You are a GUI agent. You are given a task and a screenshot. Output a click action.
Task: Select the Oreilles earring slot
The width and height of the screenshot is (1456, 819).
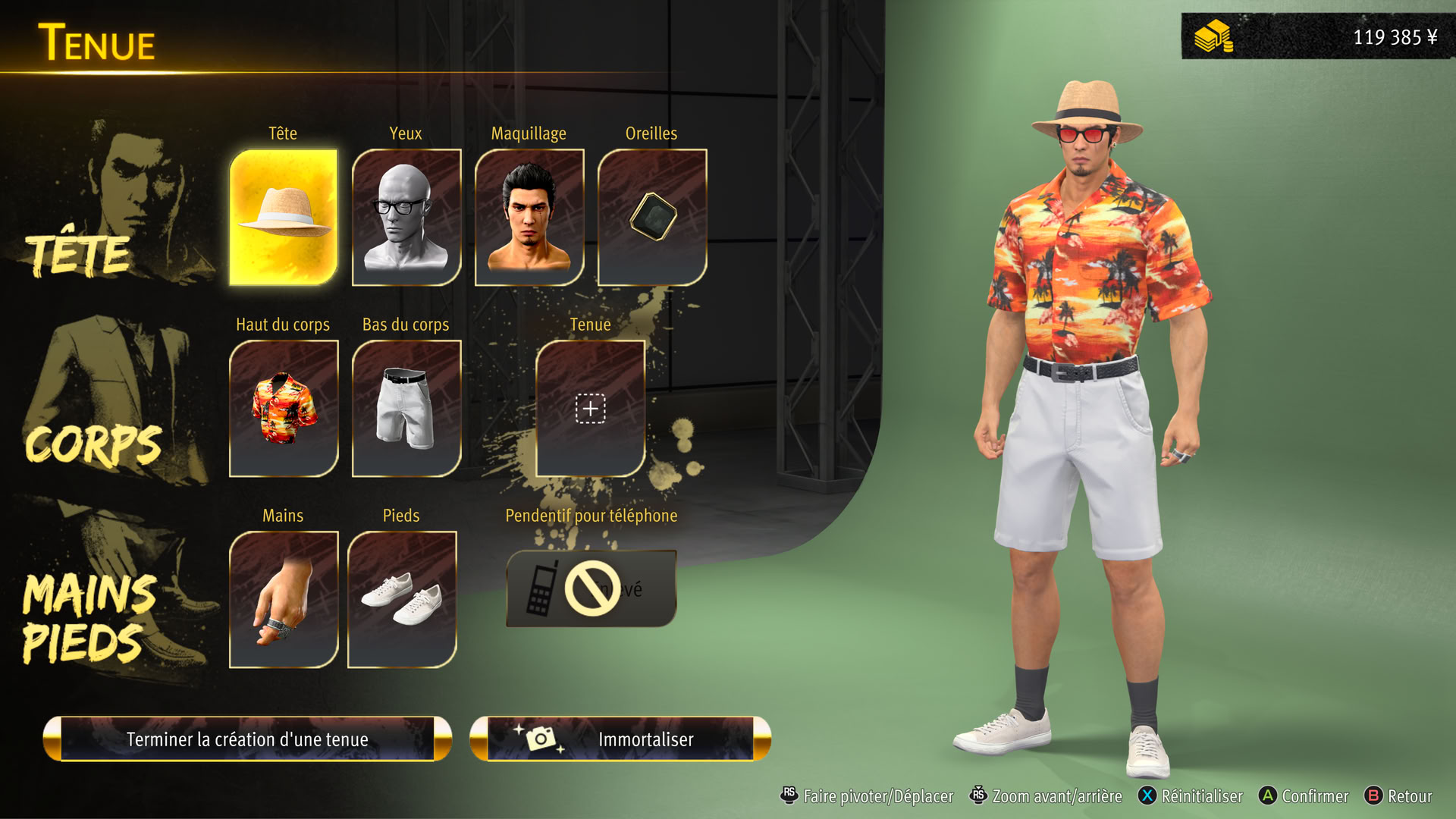[652, 218]
